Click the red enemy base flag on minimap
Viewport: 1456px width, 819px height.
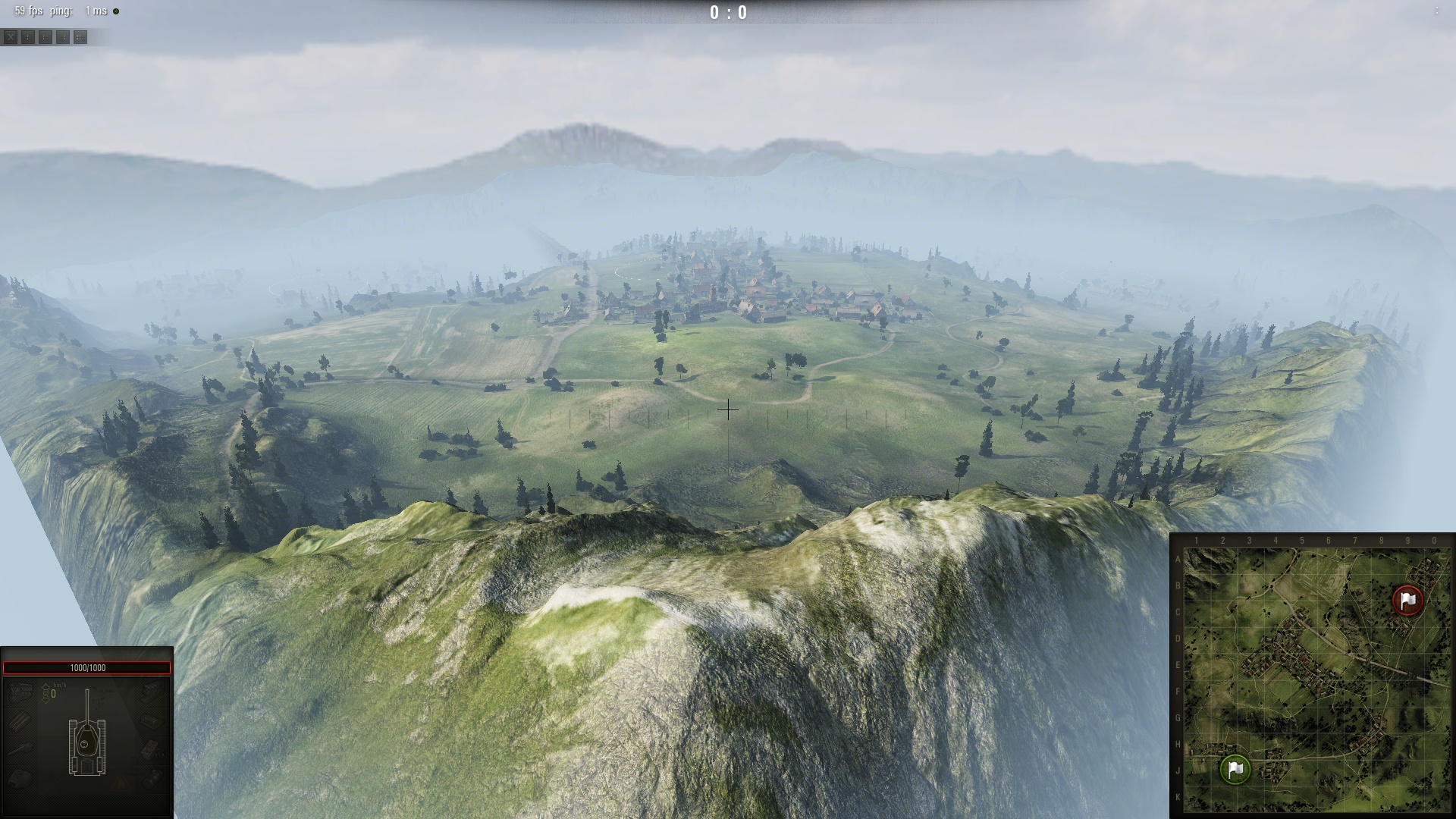(x=1407, y=600)
